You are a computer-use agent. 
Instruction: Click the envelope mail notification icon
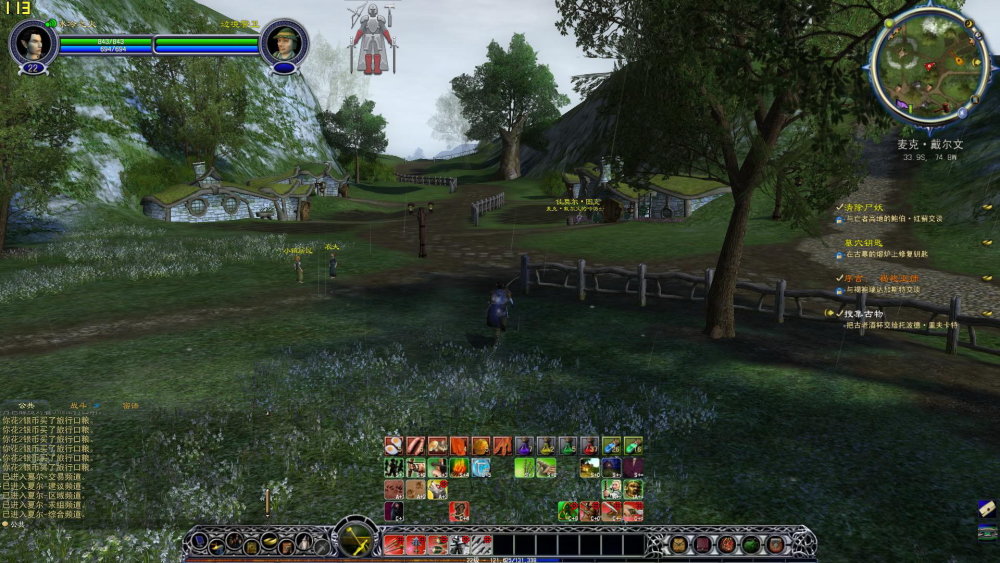pos(986,508)
